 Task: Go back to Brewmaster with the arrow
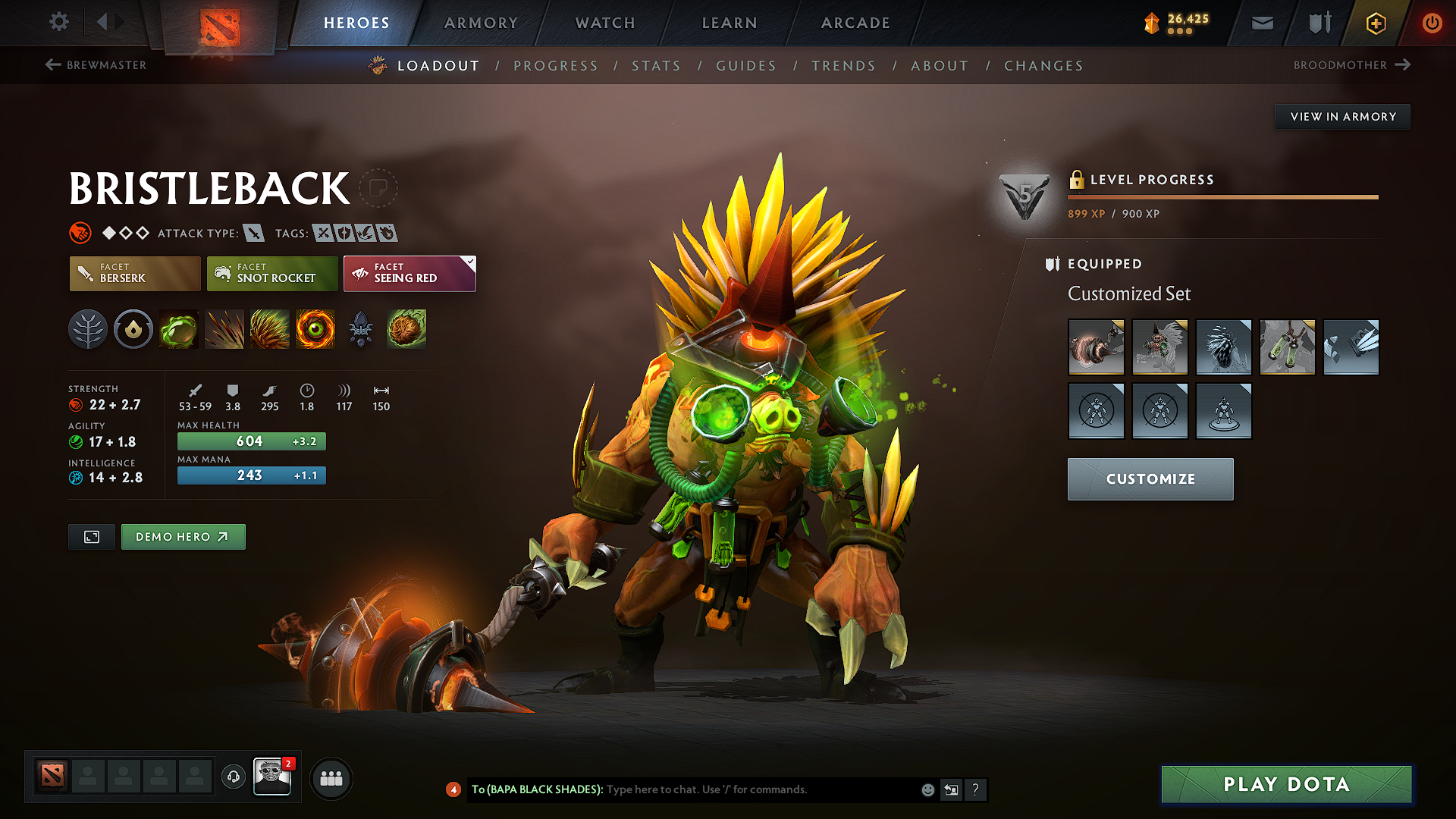52,65
